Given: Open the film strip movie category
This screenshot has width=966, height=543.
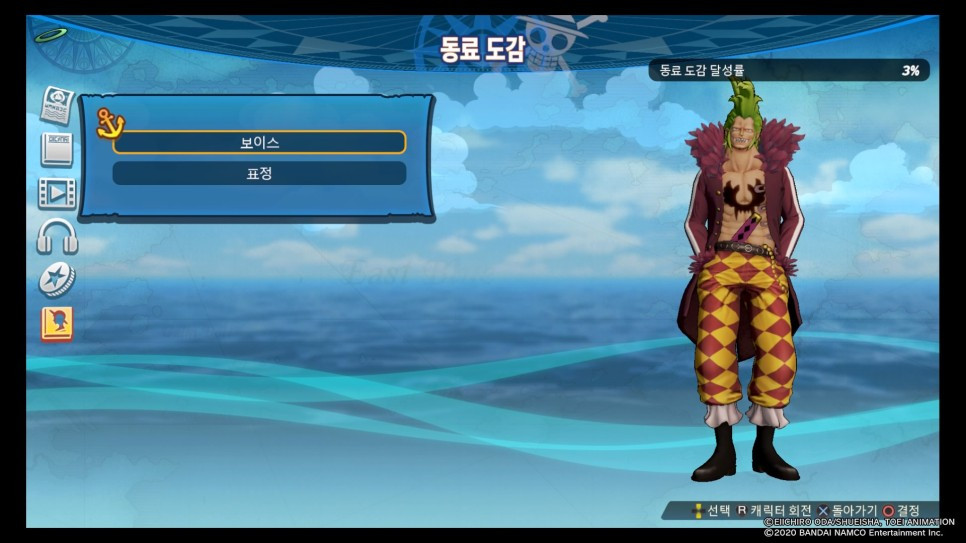Looking at the screenshot, I should [57, 192].
